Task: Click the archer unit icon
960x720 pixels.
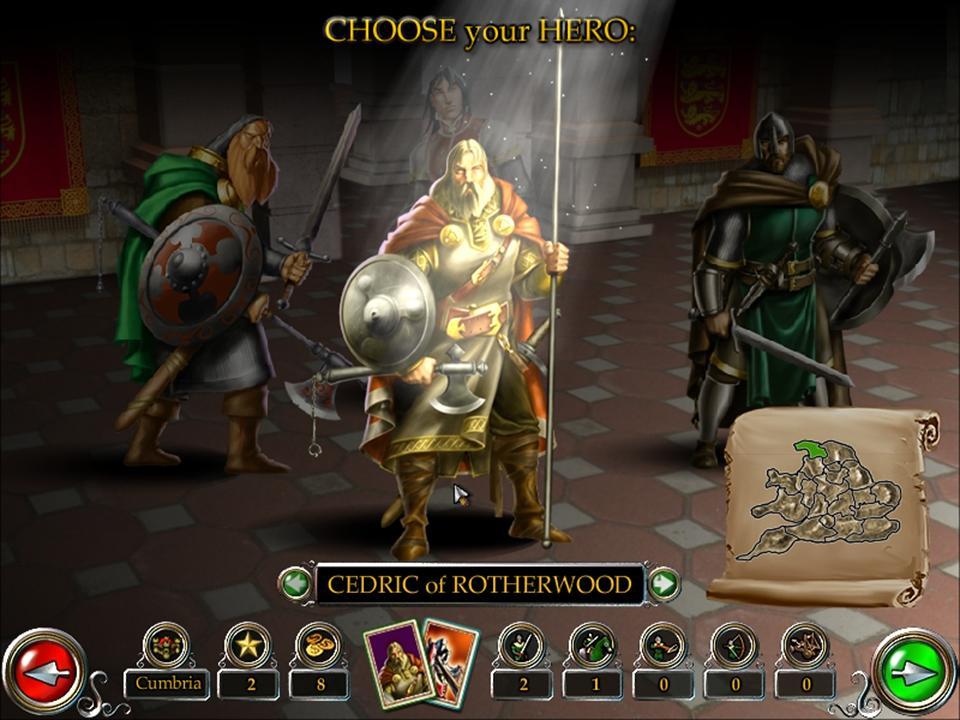Action: tap(734, 645)
